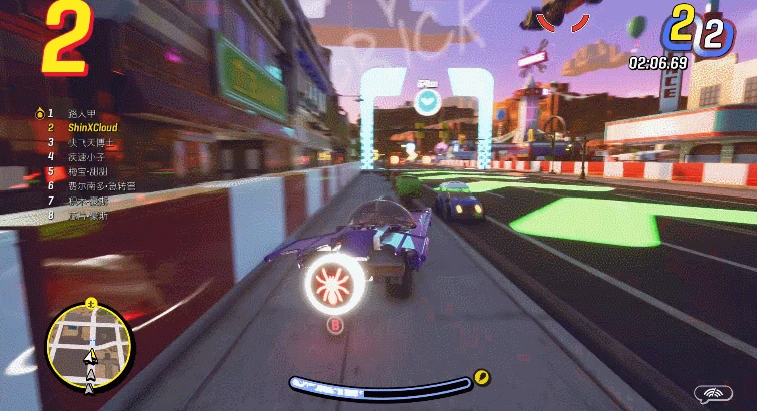Click the yellow icon beside the boost bar

pos(483,377)
